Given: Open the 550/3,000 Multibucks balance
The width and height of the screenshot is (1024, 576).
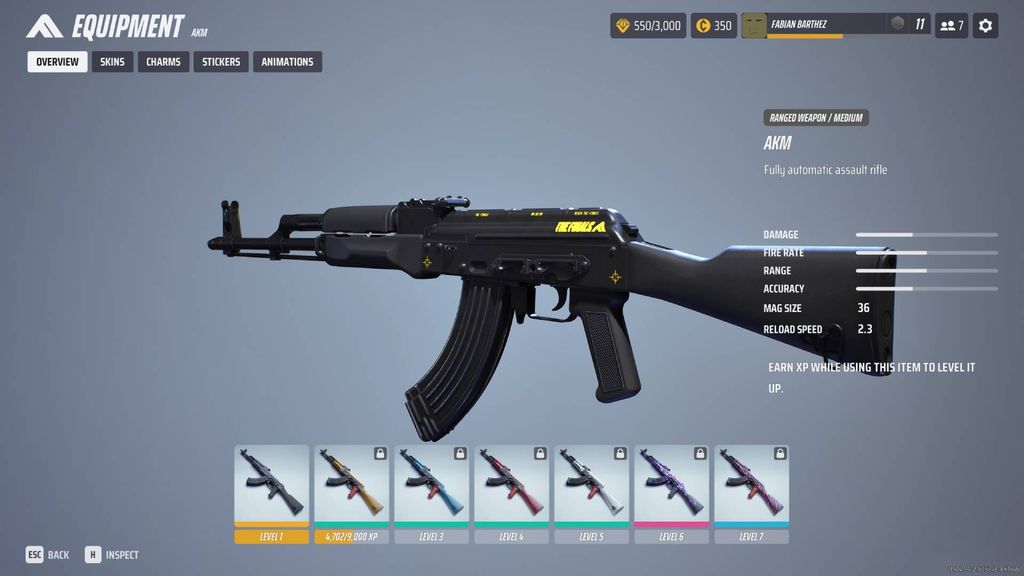Looking at the screenshot, I should (648, 26).
